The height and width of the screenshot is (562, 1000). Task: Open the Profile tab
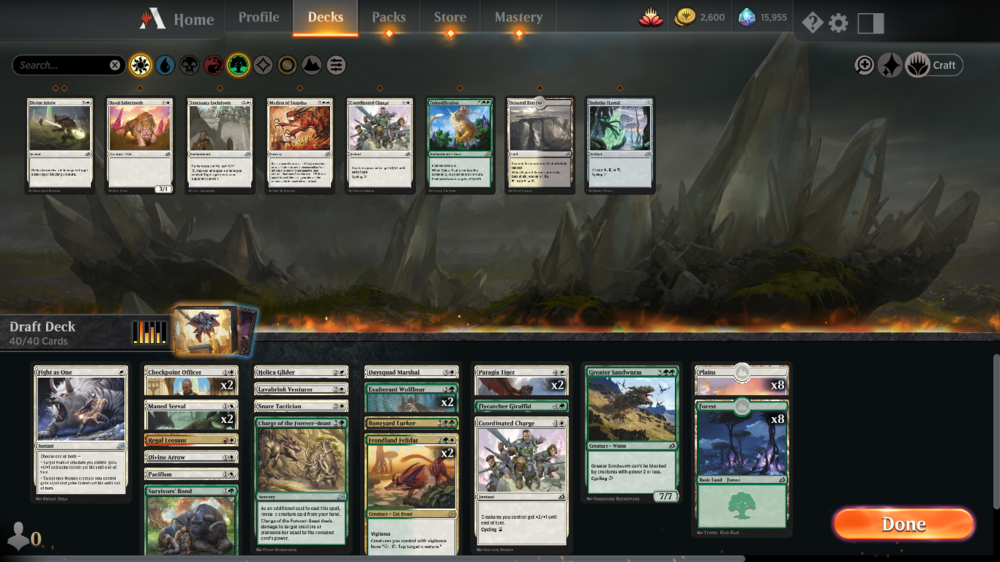coord(258,17)
